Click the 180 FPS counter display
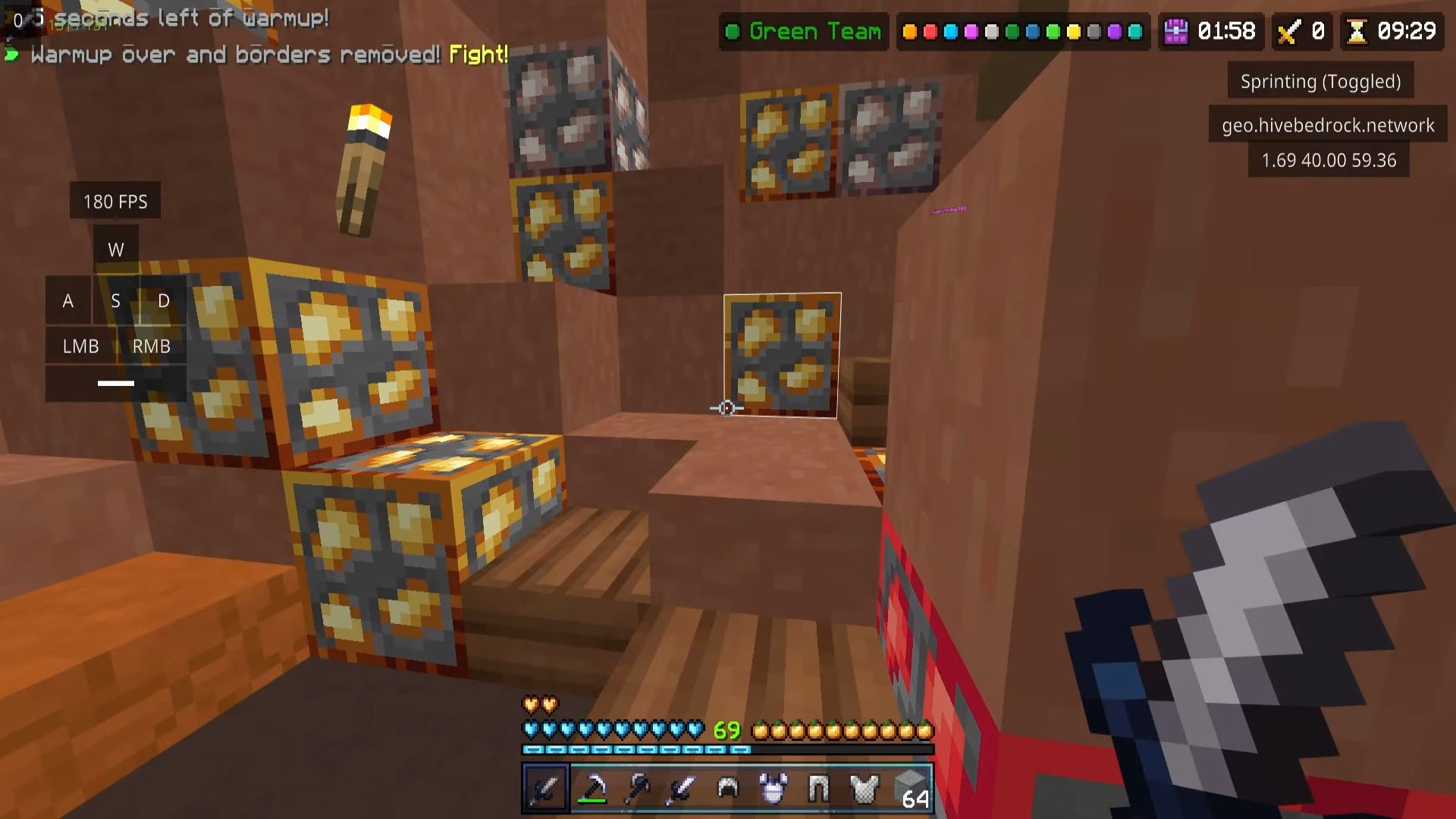 coord(115,201)
